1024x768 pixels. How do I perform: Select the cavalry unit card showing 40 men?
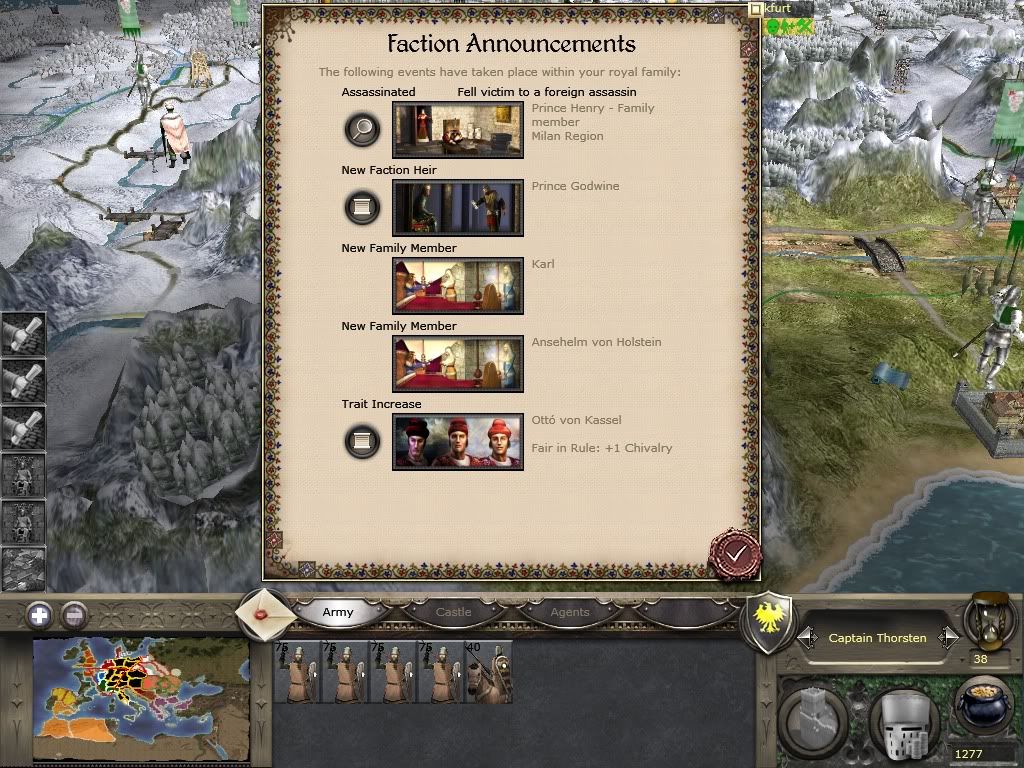(x=488, y=672)
